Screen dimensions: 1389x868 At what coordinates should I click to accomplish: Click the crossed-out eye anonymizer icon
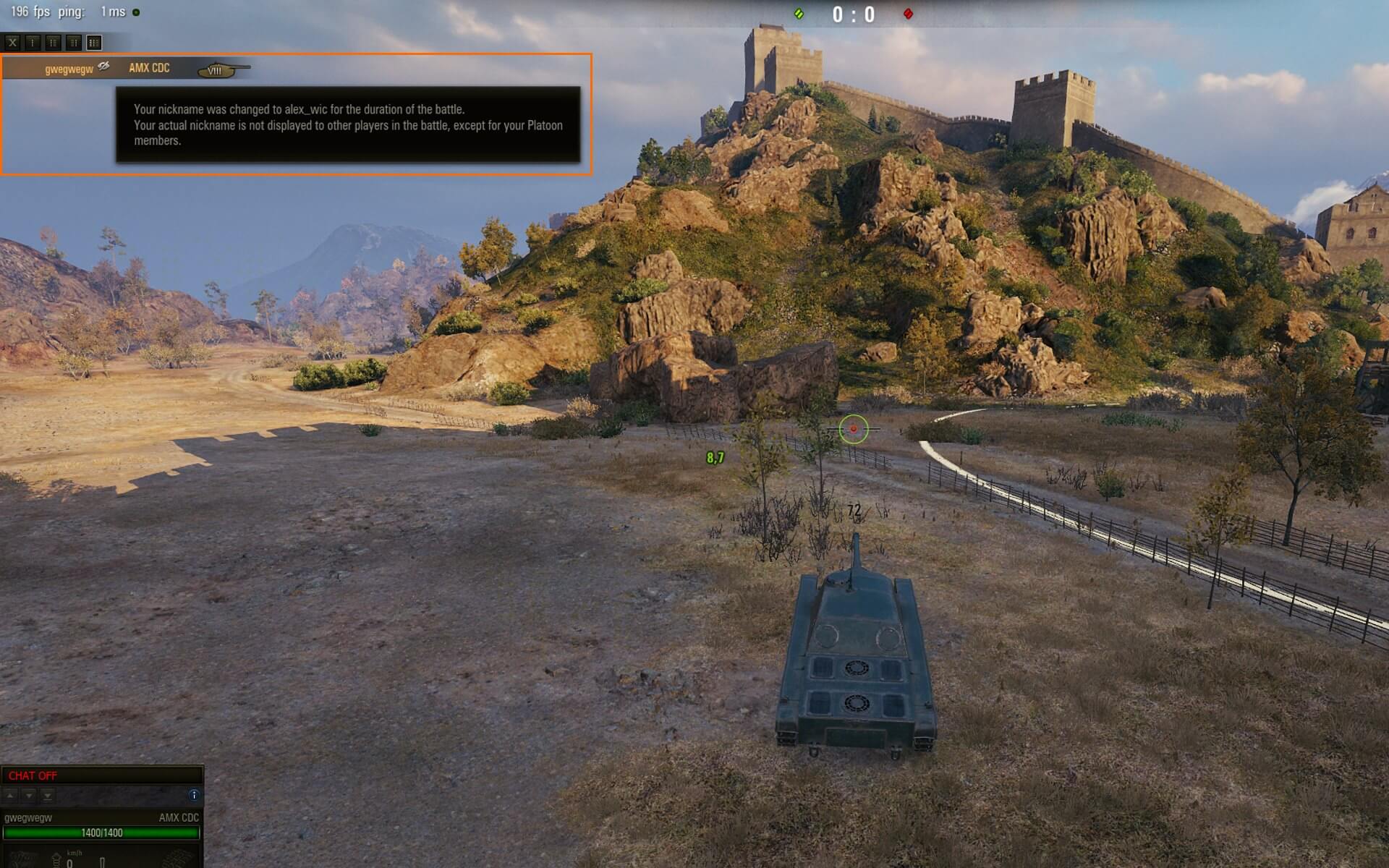[x=104, y=67]
